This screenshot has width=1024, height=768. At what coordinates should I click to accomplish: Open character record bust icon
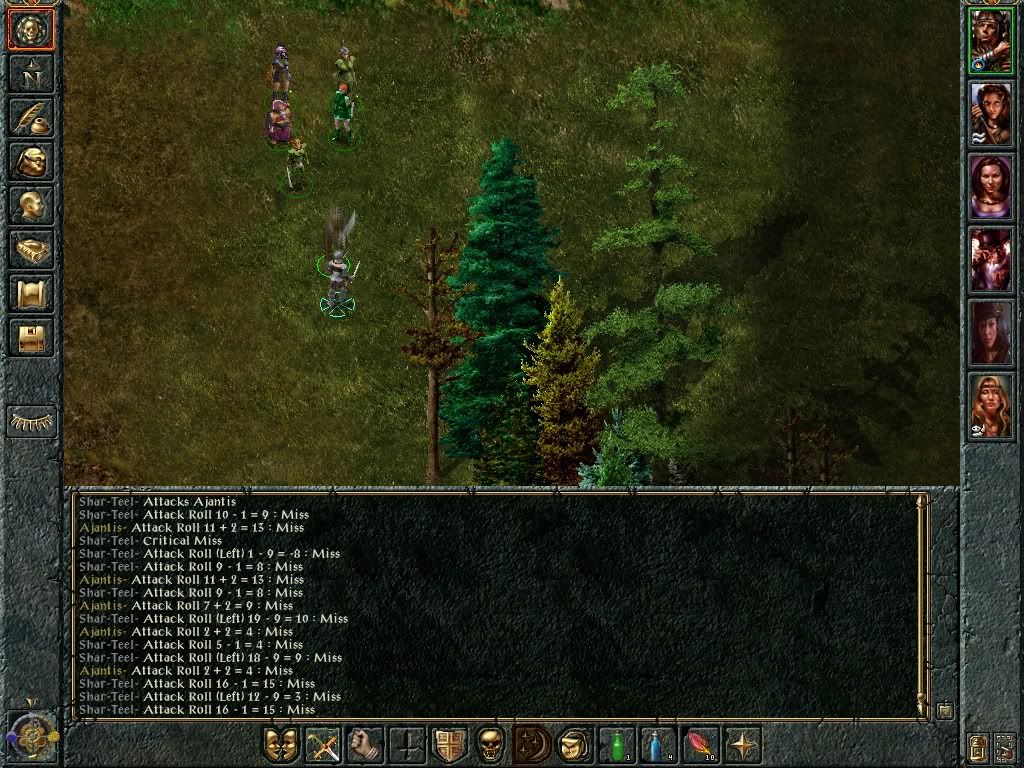click(x=31, y=205)
